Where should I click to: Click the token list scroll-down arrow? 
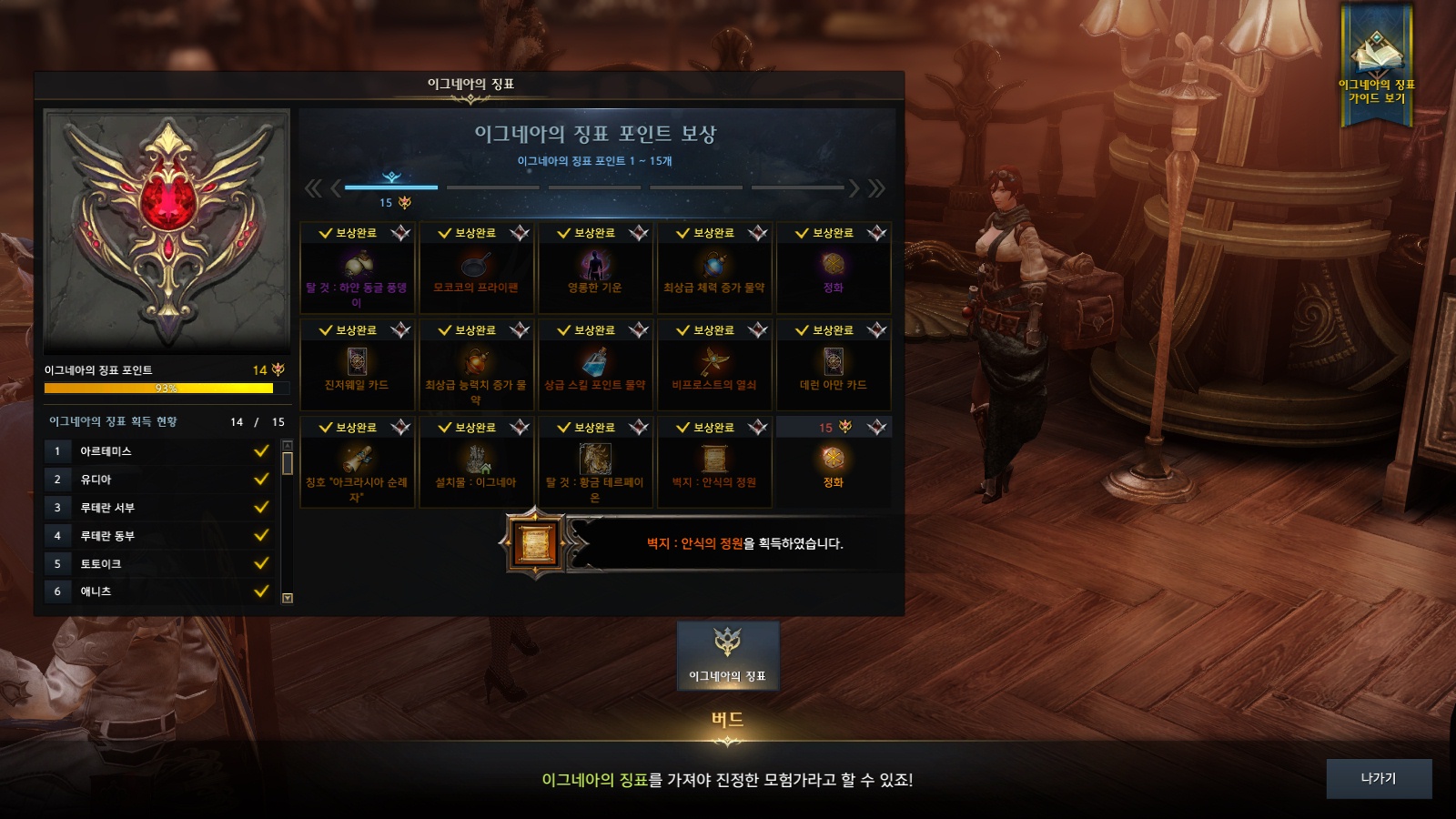point(288,598)
